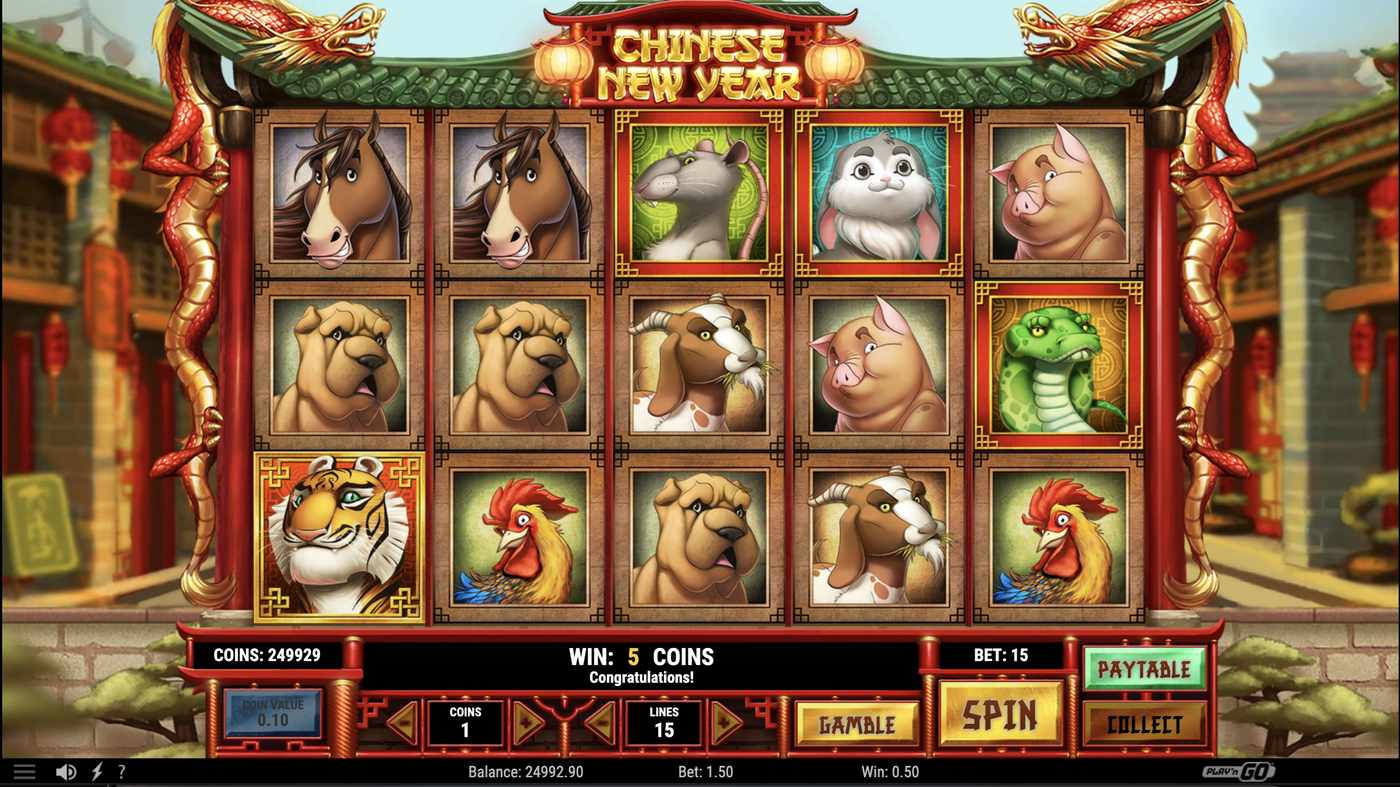Click the COINS: 249929 display
This screenshot has height=787, width=1400.
tap(265, 655)
